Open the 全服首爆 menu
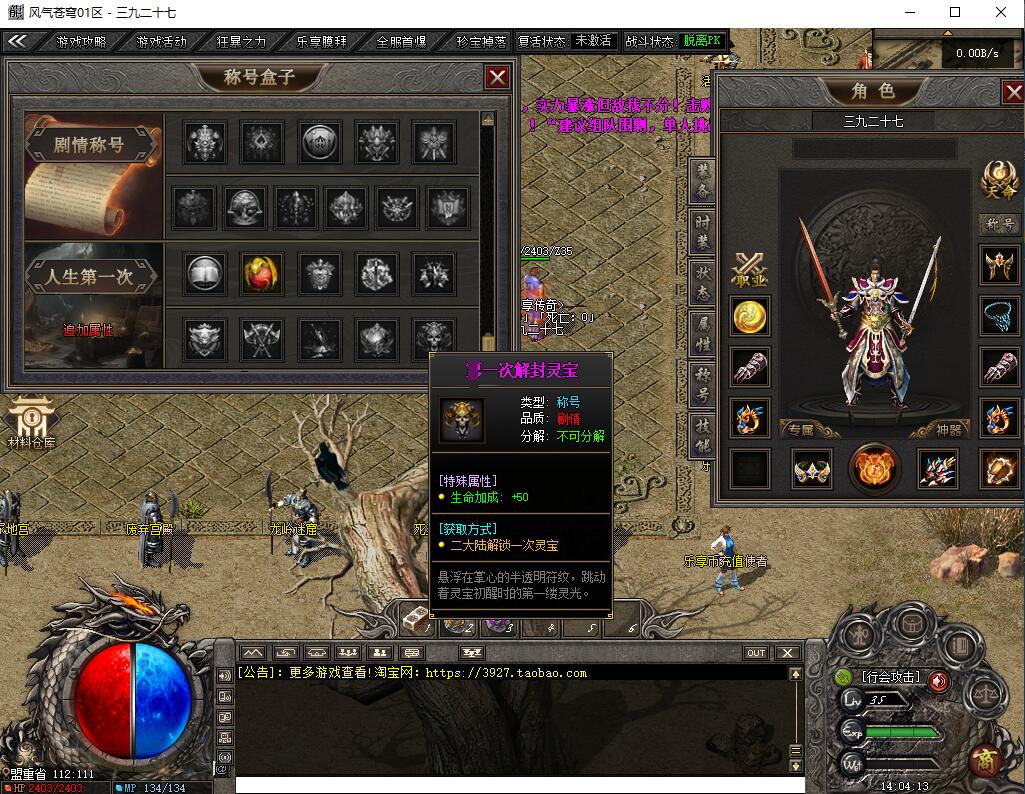This screenshot has height=794, width=1025. tap(401, 41)
